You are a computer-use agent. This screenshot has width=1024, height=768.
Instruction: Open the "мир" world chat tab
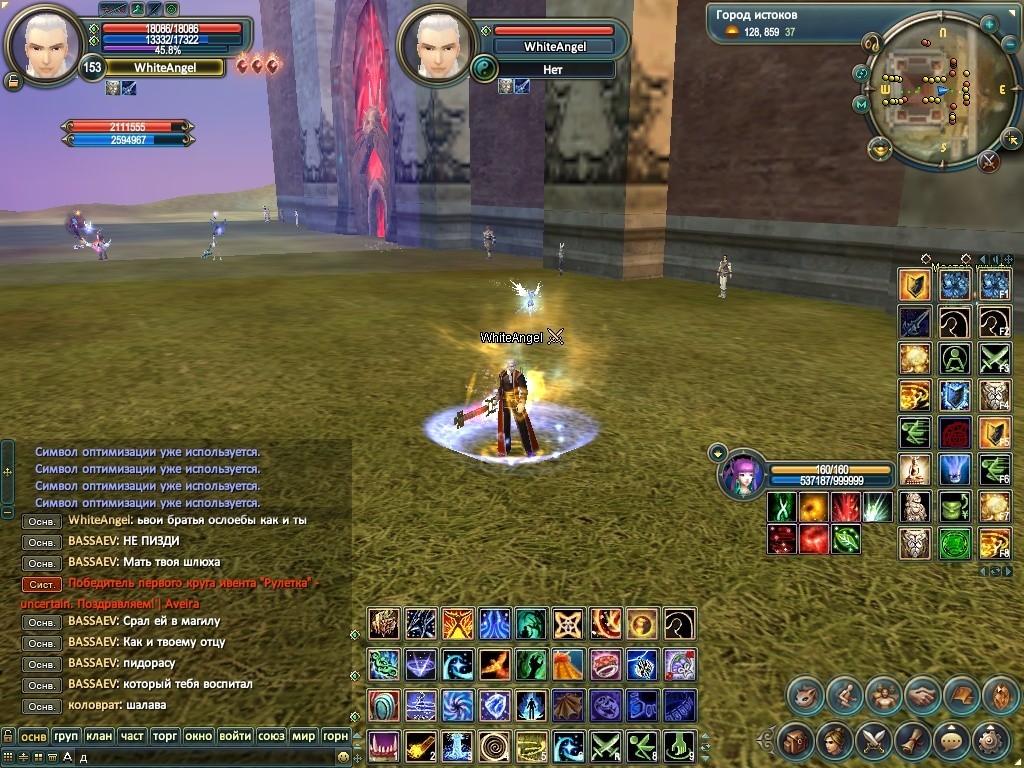(x=303, y=736)
